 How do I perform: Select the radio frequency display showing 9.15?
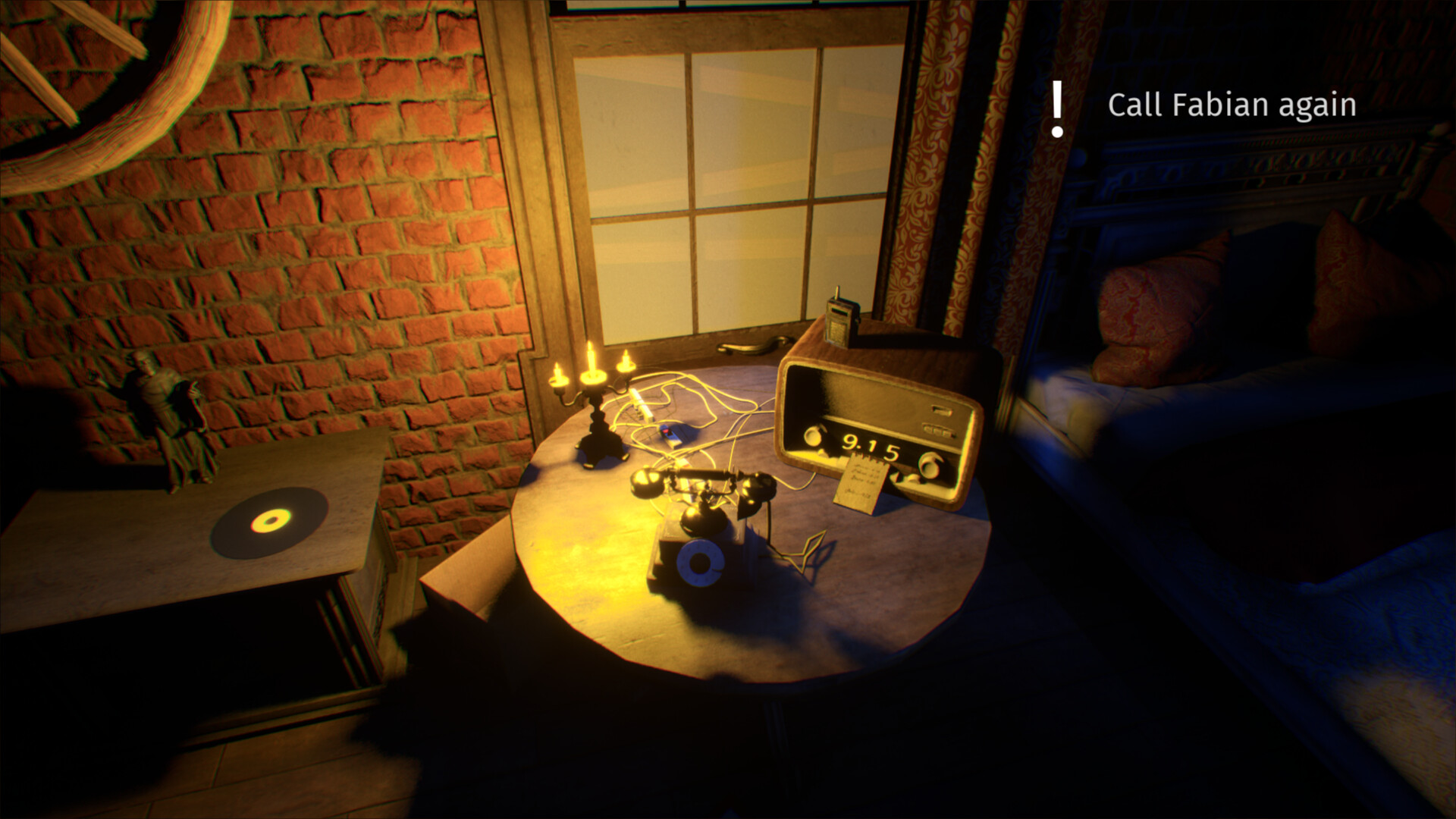pos(870,444)
